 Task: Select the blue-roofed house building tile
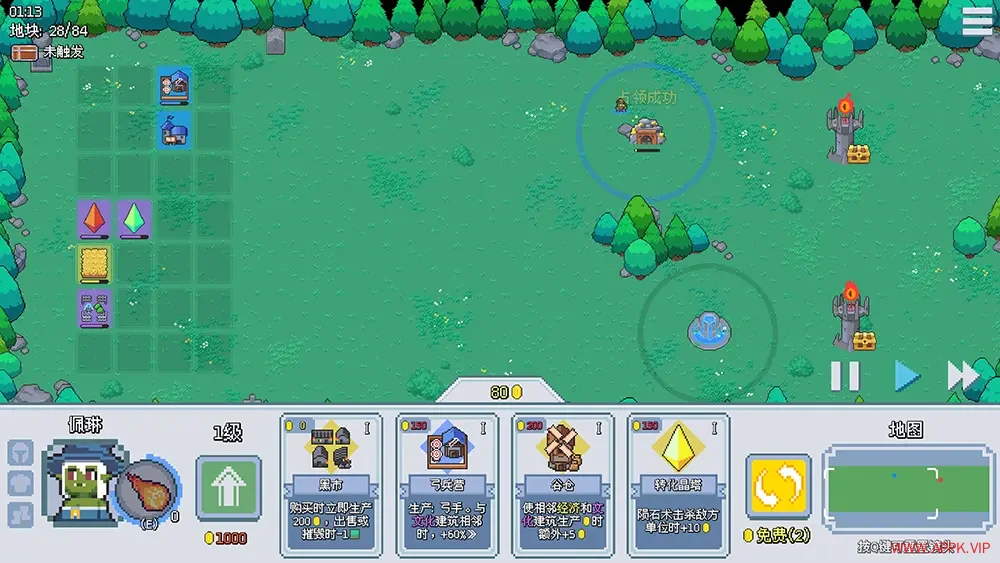point(174,129)
